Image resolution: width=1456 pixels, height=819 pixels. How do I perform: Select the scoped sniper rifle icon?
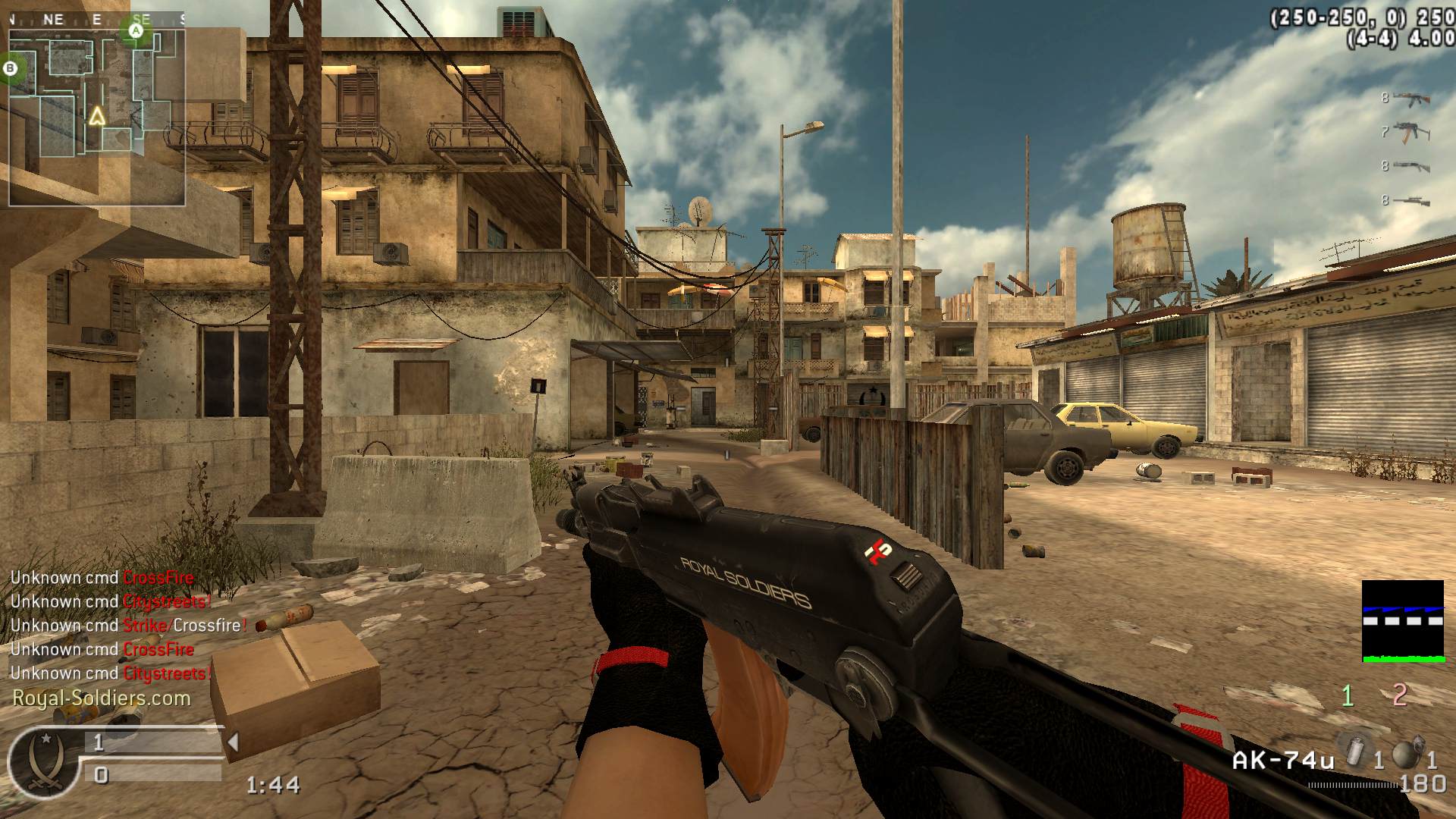1410,201
